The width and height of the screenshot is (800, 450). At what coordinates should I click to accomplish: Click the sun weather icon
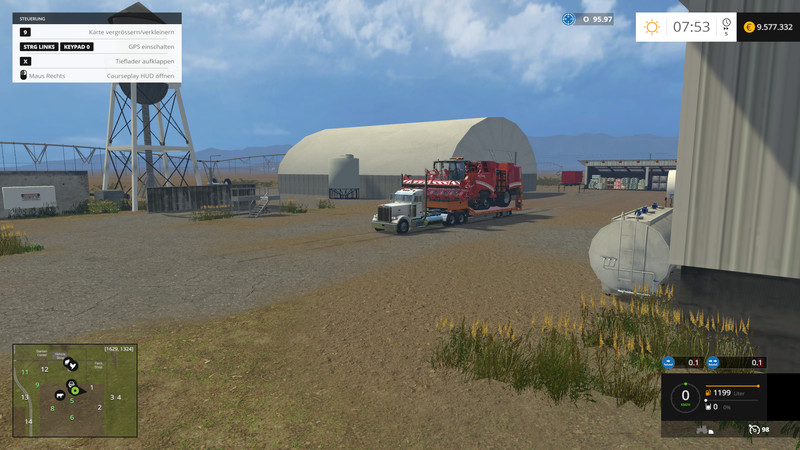click(x=651, y=27)
